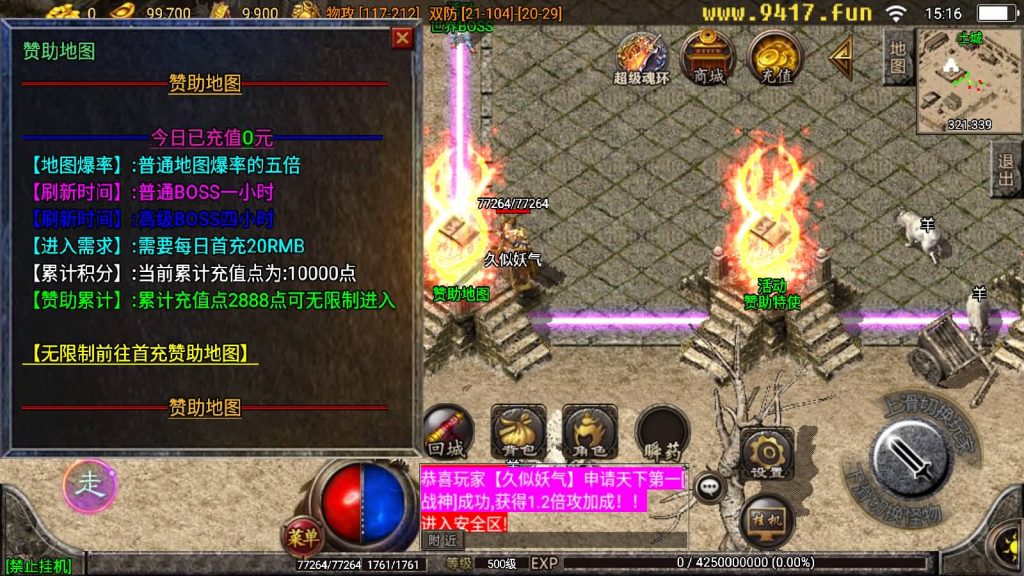Select the 退出 exit button
The image size is (1024, 576).
tap(1005, 168)
